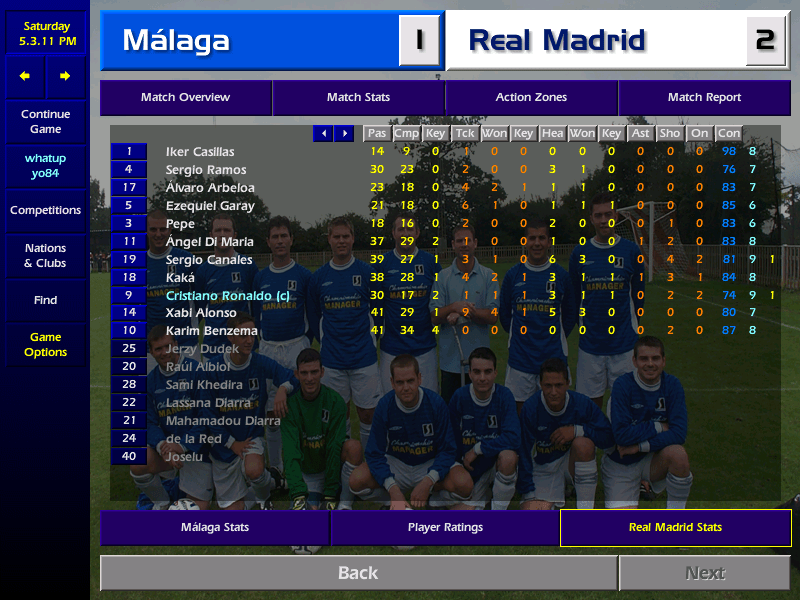The height and width of the screenshot is (600, 800).
Task: Switch to Player Ratings
Action: (445, 527)
